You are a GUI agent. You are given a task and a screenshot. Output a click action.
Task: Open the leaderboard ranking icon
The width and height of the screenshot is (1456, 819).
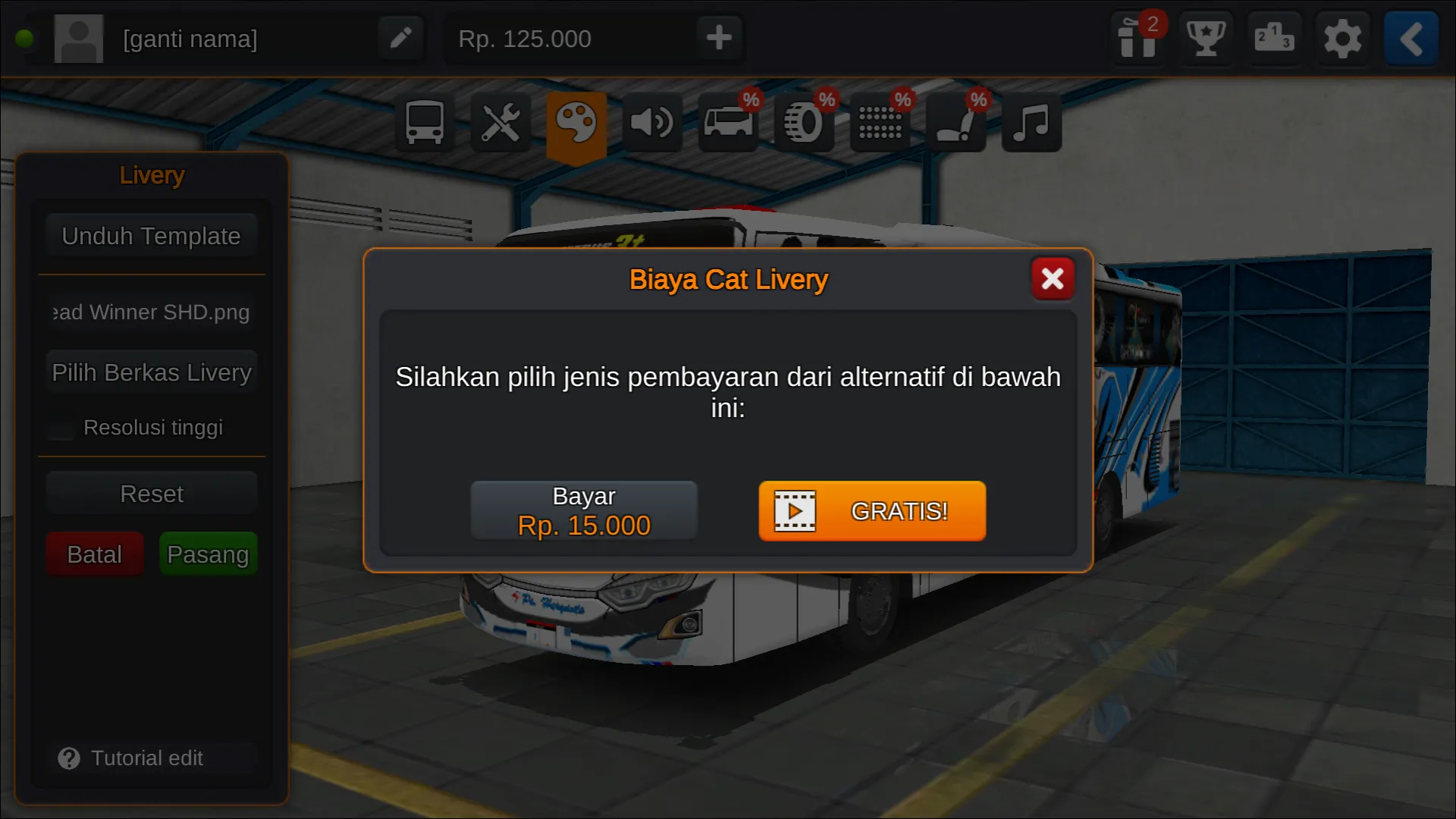[x=1274, y=39]
